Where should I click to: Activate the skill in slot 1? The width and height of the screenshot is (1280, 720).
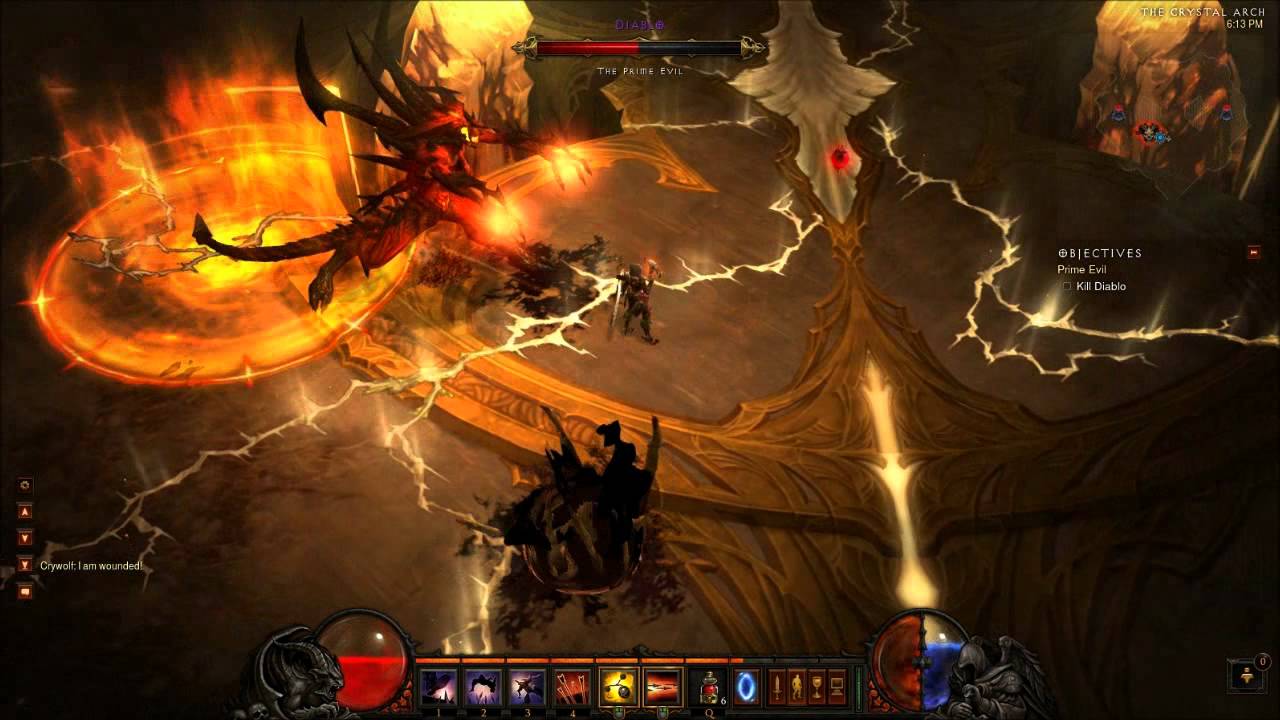pyautogui.click(x=439, y=687)
